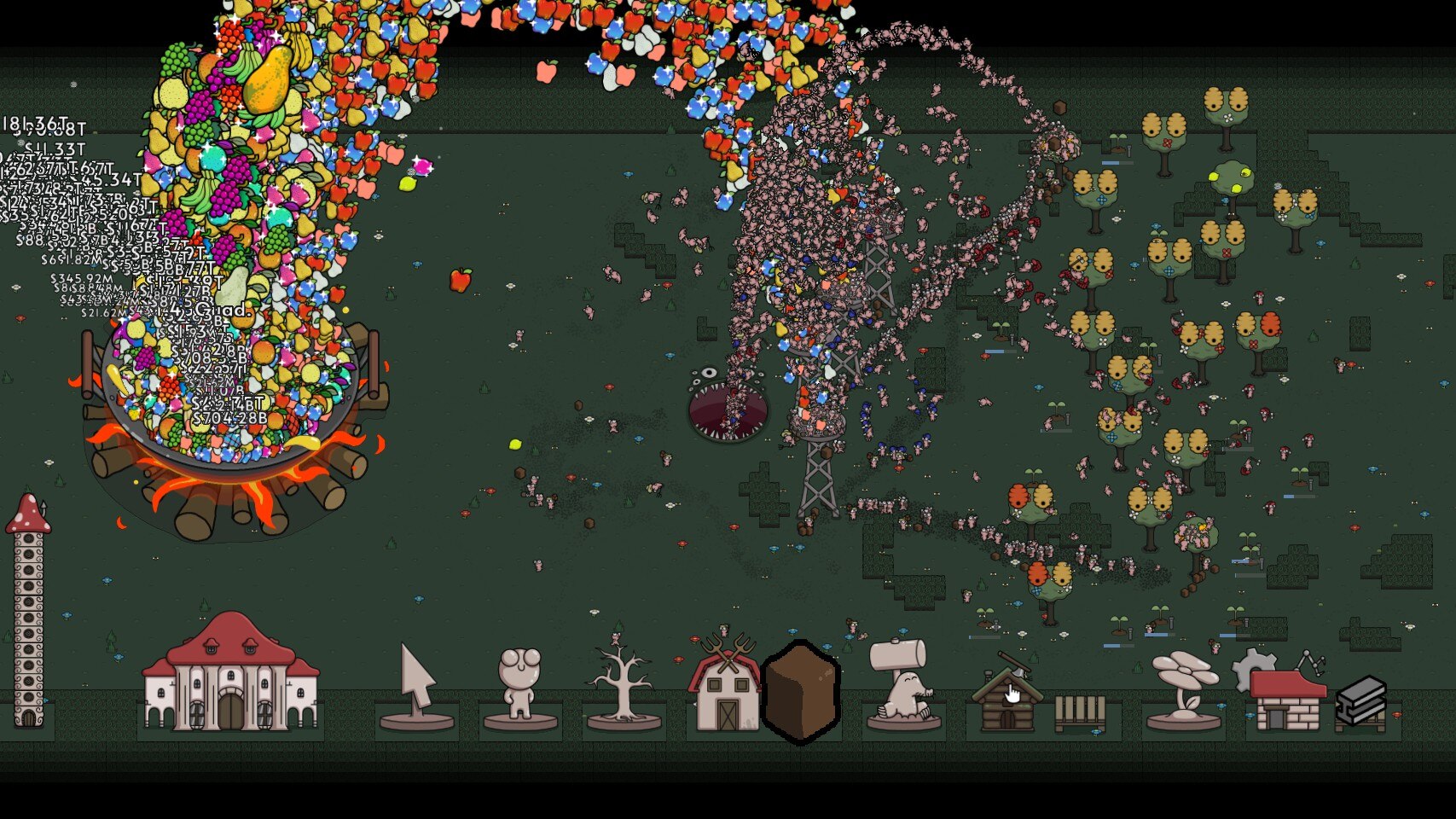
Task: Select the wooden fence section
Action: [1080, 713]
